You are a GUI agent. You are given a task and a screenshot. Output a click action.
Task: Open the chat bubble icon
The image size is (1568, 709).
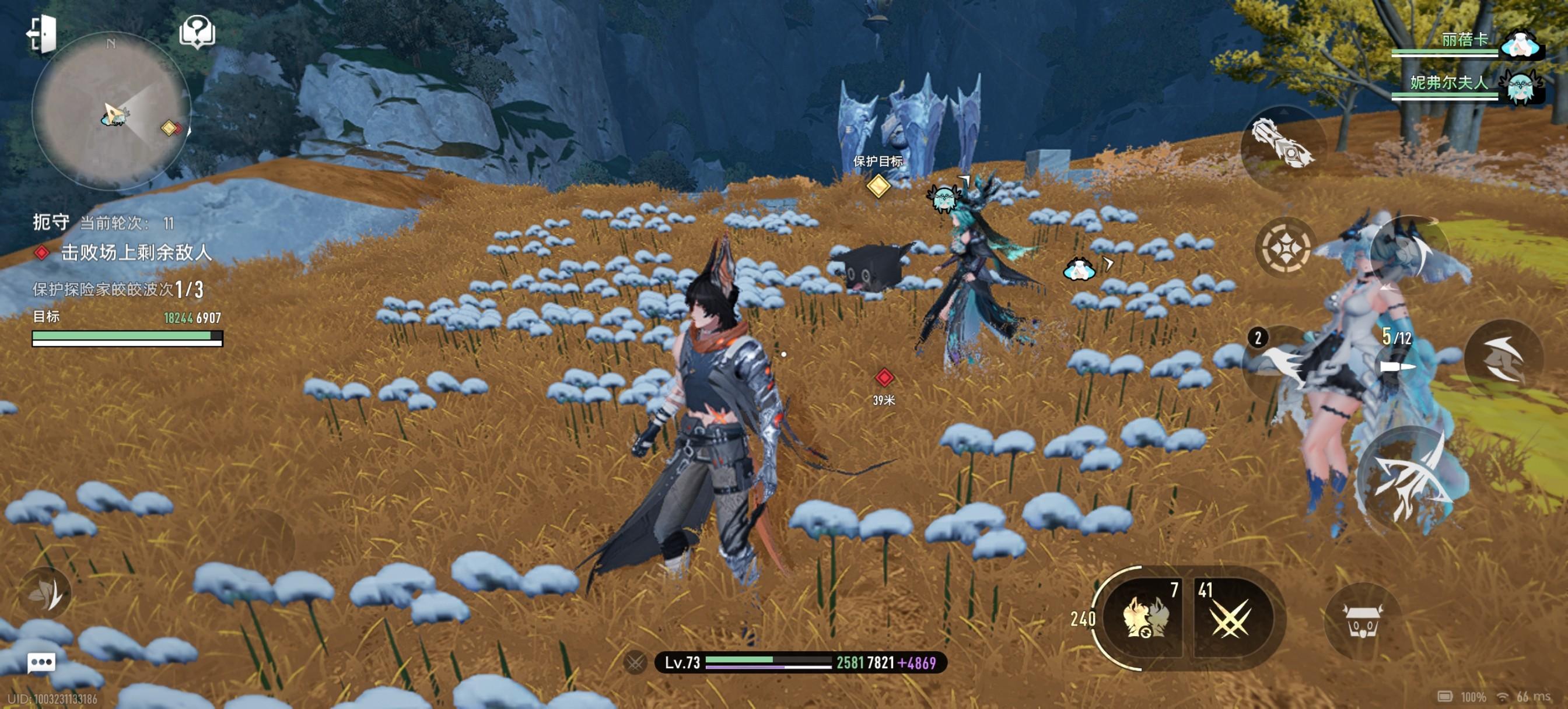[41, 662]
